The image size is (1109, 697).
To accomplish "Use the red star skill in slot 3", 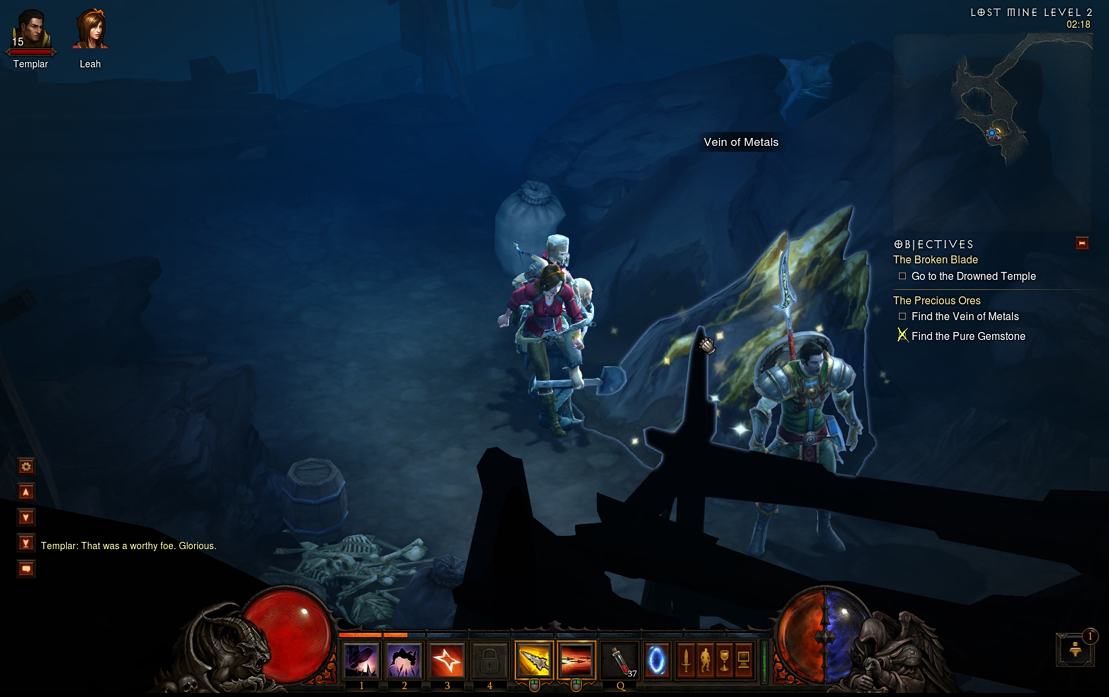I will (446, 661).
